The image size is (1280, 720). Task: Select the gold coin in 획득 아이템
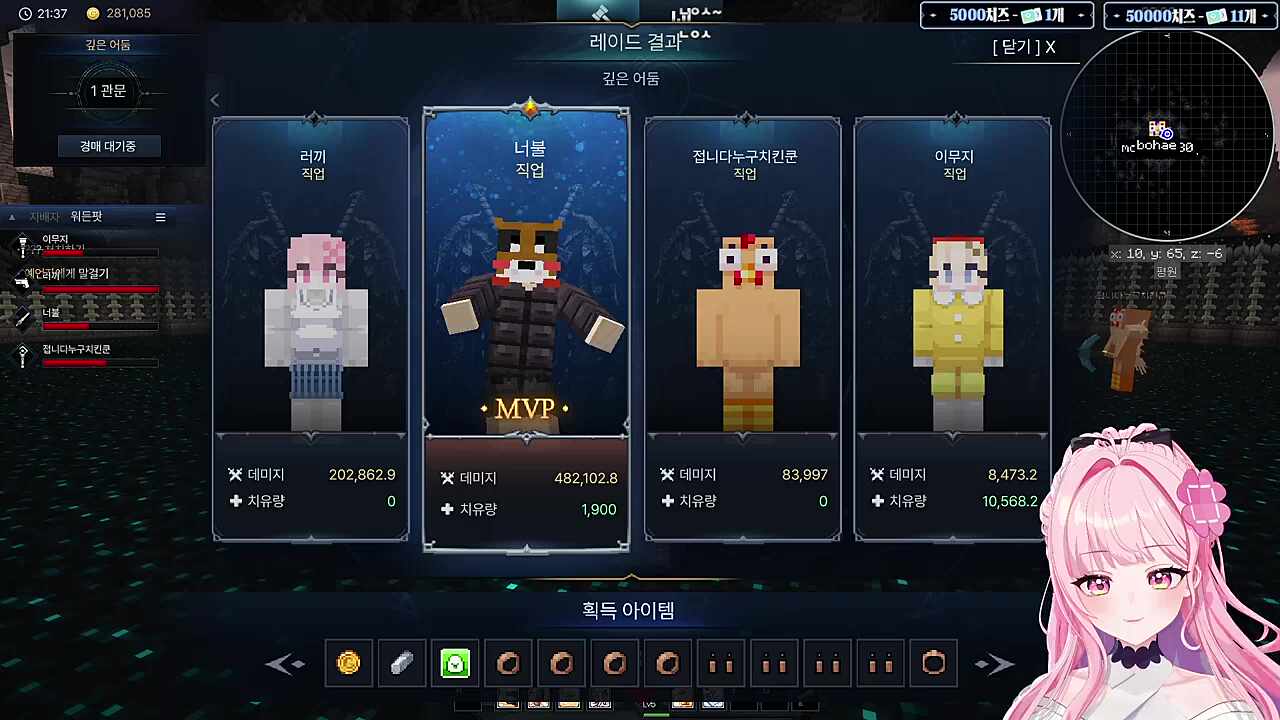pos(349,663)
